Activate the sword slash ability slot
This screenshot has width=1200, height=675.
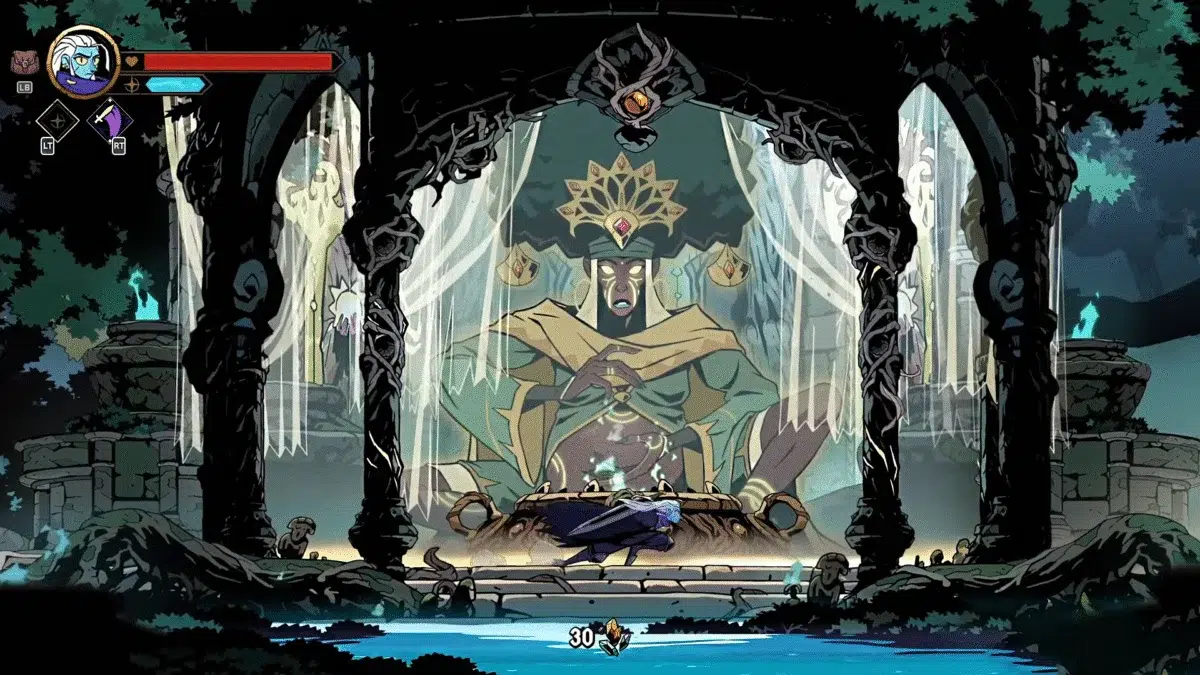pos(109,122)
